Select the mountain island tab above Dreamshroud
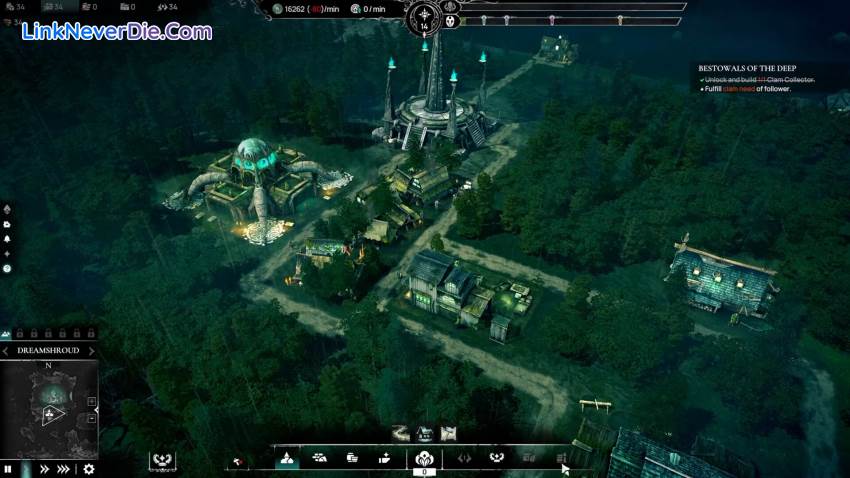 pos(8,333)
